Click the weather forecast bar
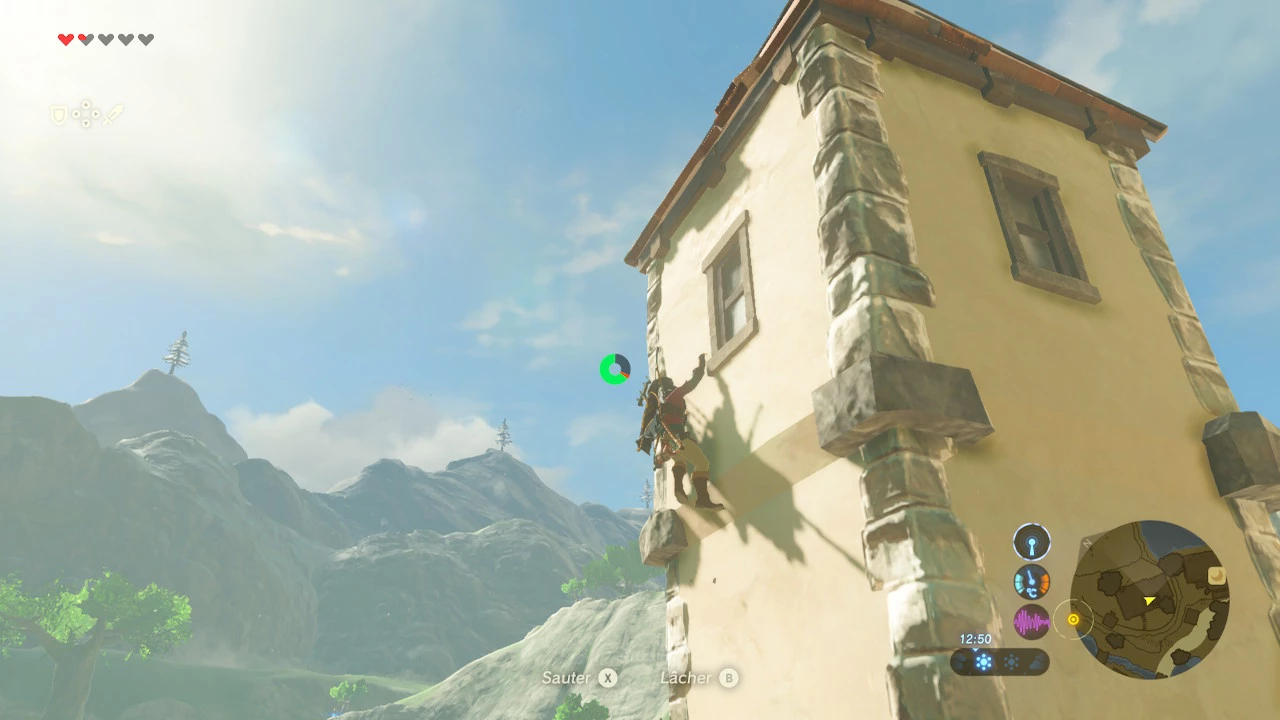This screenshot has width=1280, height=720. (999, 662)
